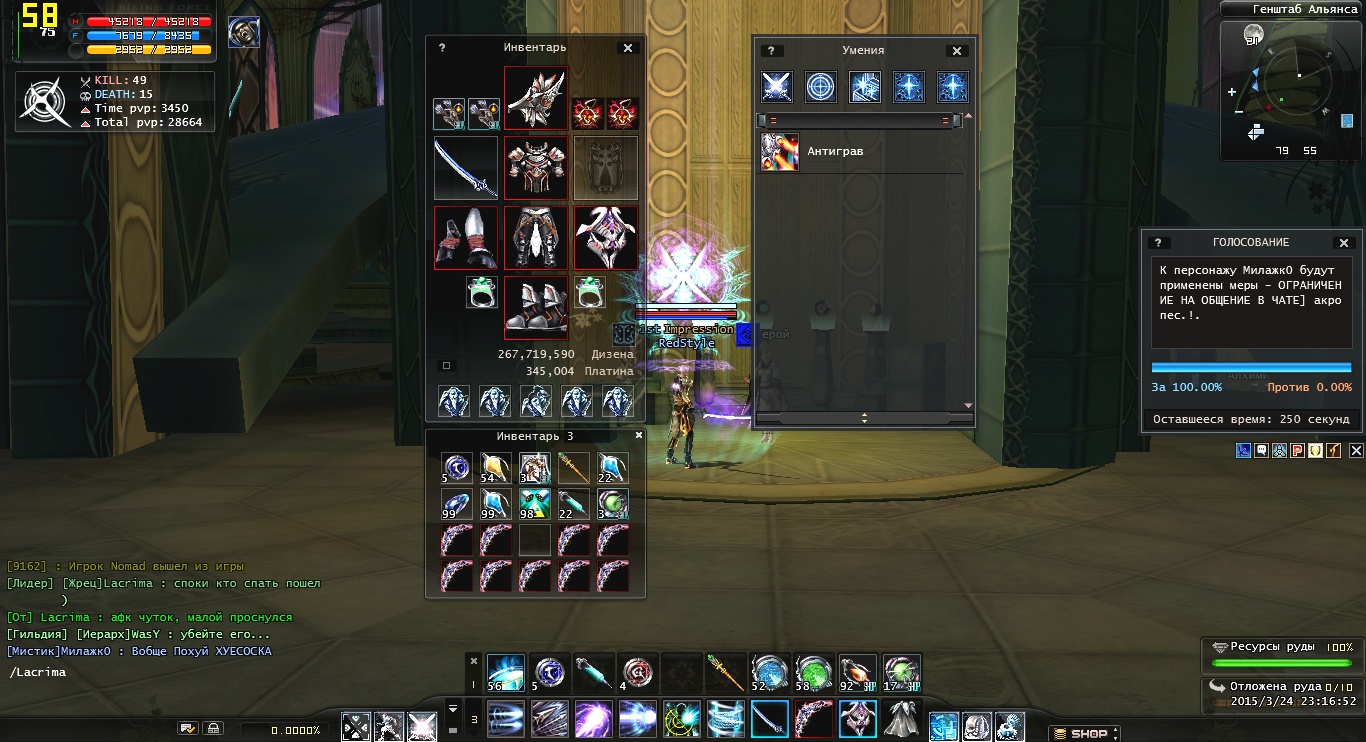Select the stack of 98 dice item
Viewport: 1366px width, 742px height.
tap(535, 504)
